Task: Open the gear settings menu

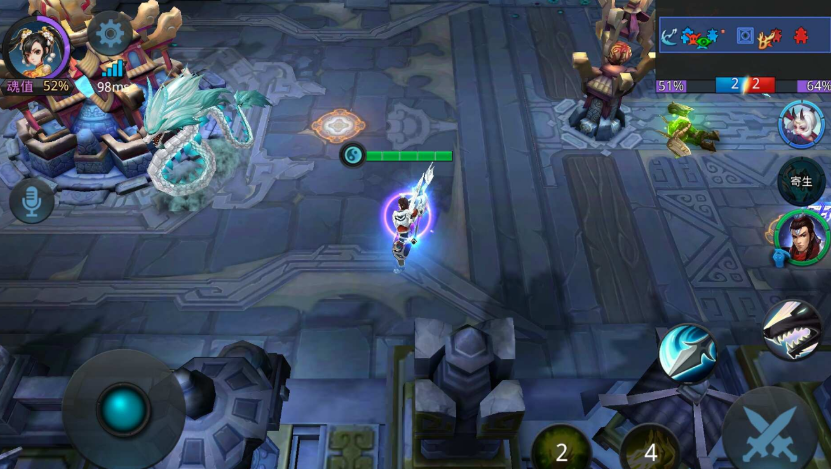Action: [110, 35]
